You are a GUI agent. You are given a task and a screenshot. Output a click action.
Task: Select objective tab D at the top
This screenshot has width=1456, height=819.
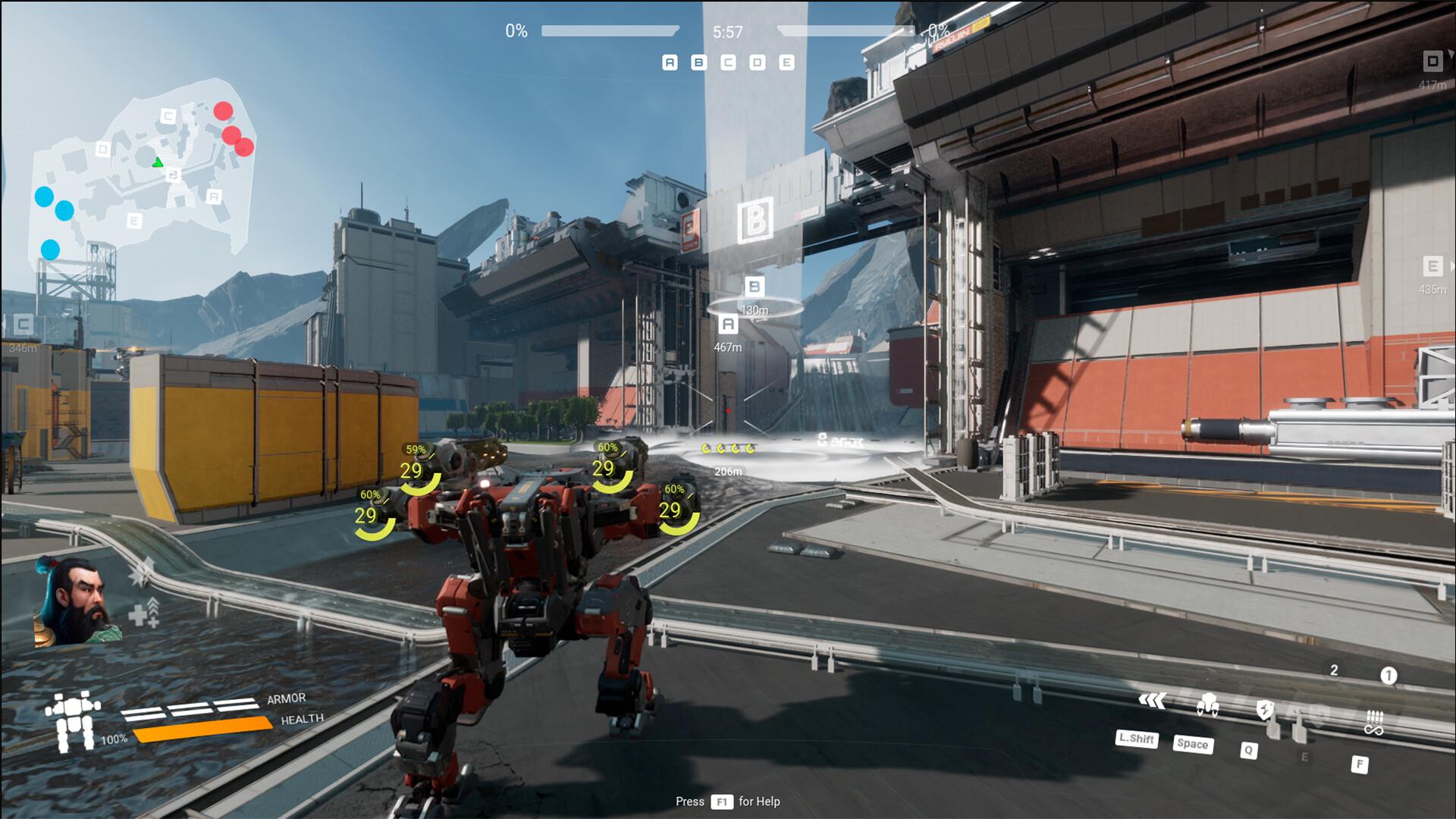pos(755,62)
